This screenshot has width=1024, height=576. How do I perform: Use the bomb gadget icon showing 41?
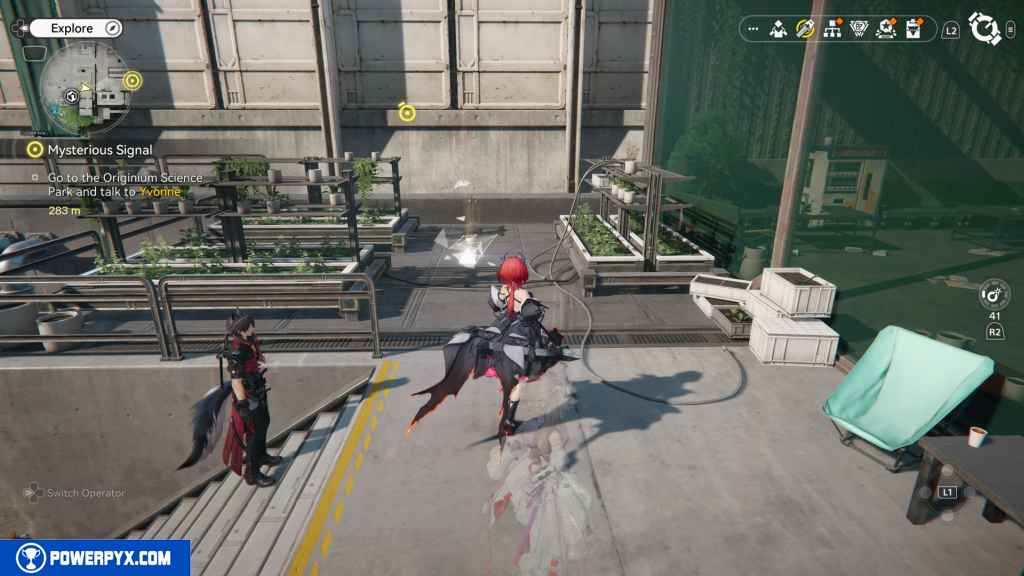(x=994, y=295)
